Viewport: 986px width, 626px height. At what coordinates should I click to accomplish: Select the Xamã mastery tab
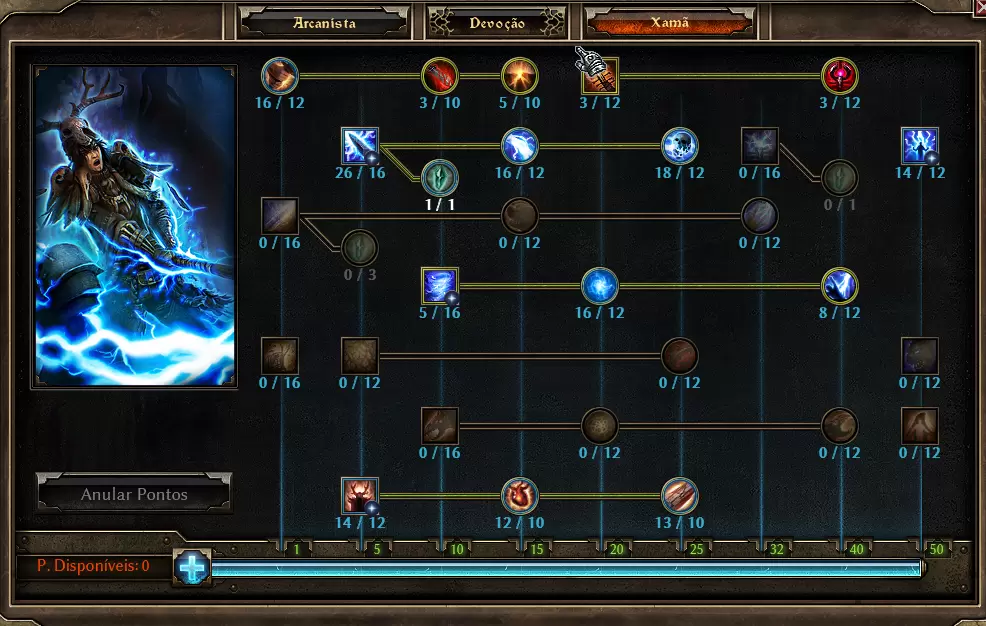(x=670, y=22)
